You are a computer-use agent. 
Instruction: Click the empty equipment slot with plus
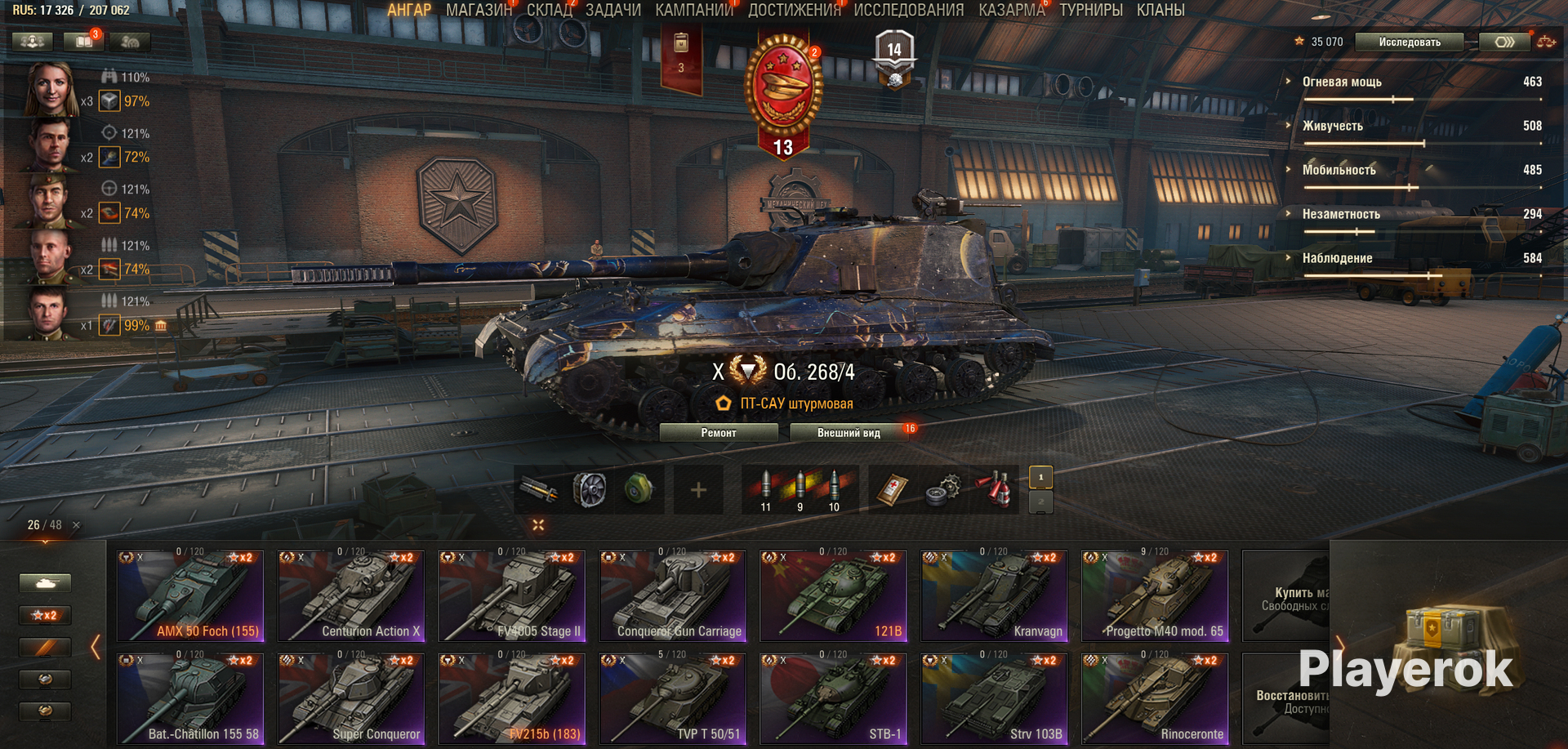pyautogui.click(x=698, y=490)
